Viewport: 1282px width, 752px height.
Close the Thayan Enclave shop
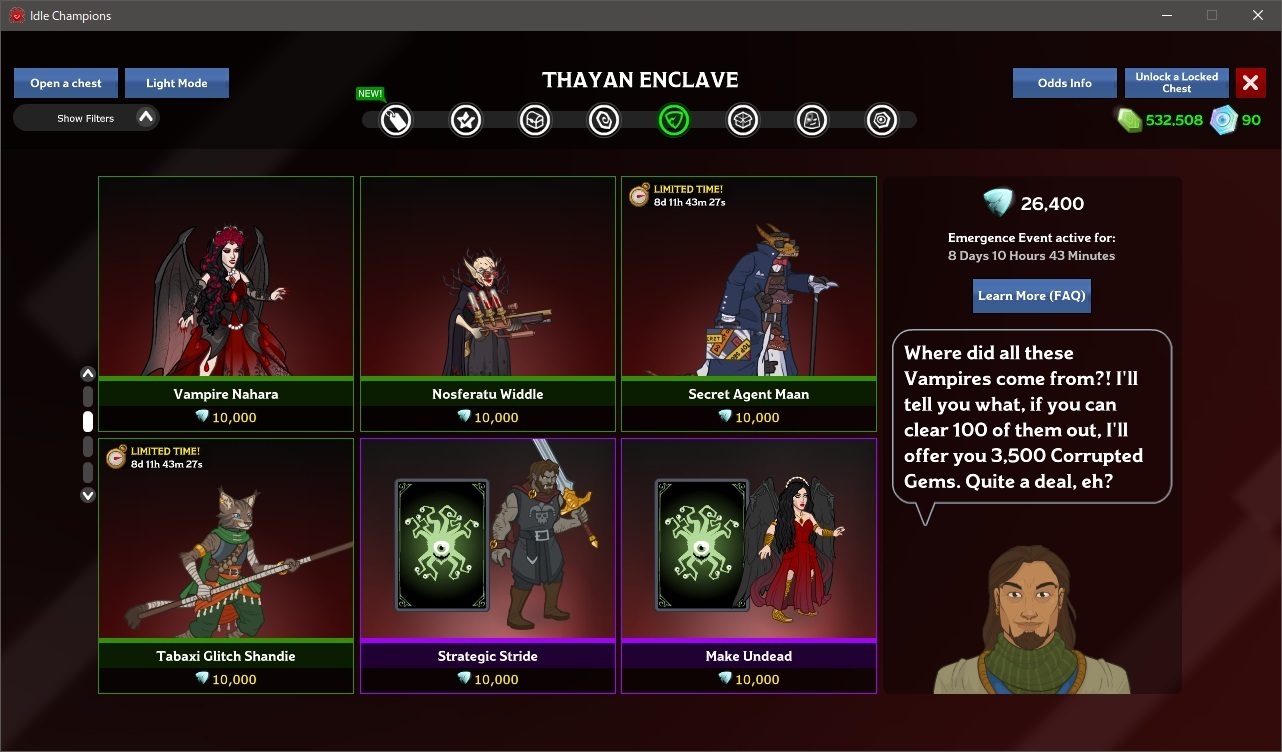click(x=1250, y=83)
